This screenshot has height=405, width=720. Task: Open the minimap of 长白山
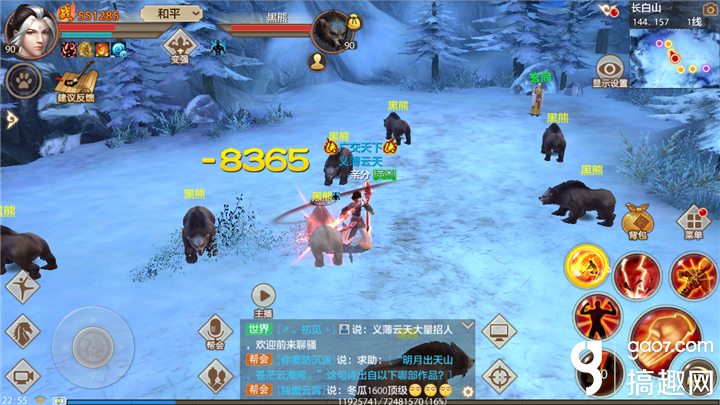[x=674, y=49]
